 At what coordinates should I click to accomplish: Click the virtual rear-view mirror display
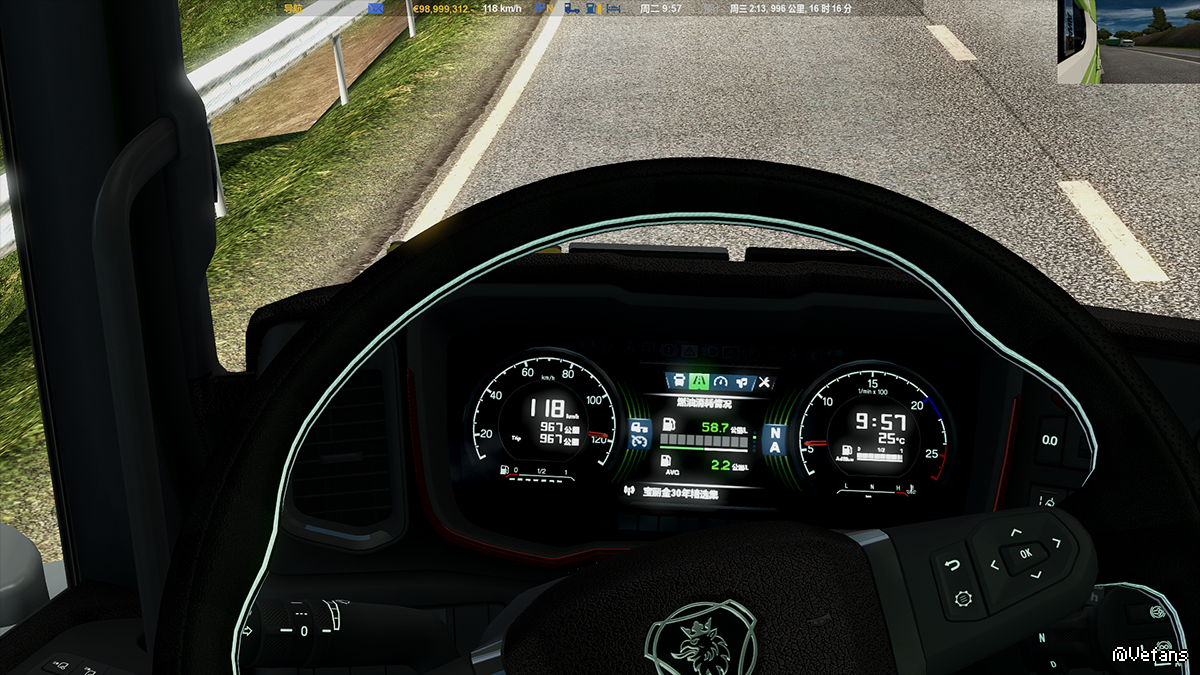pos(1128,42)
